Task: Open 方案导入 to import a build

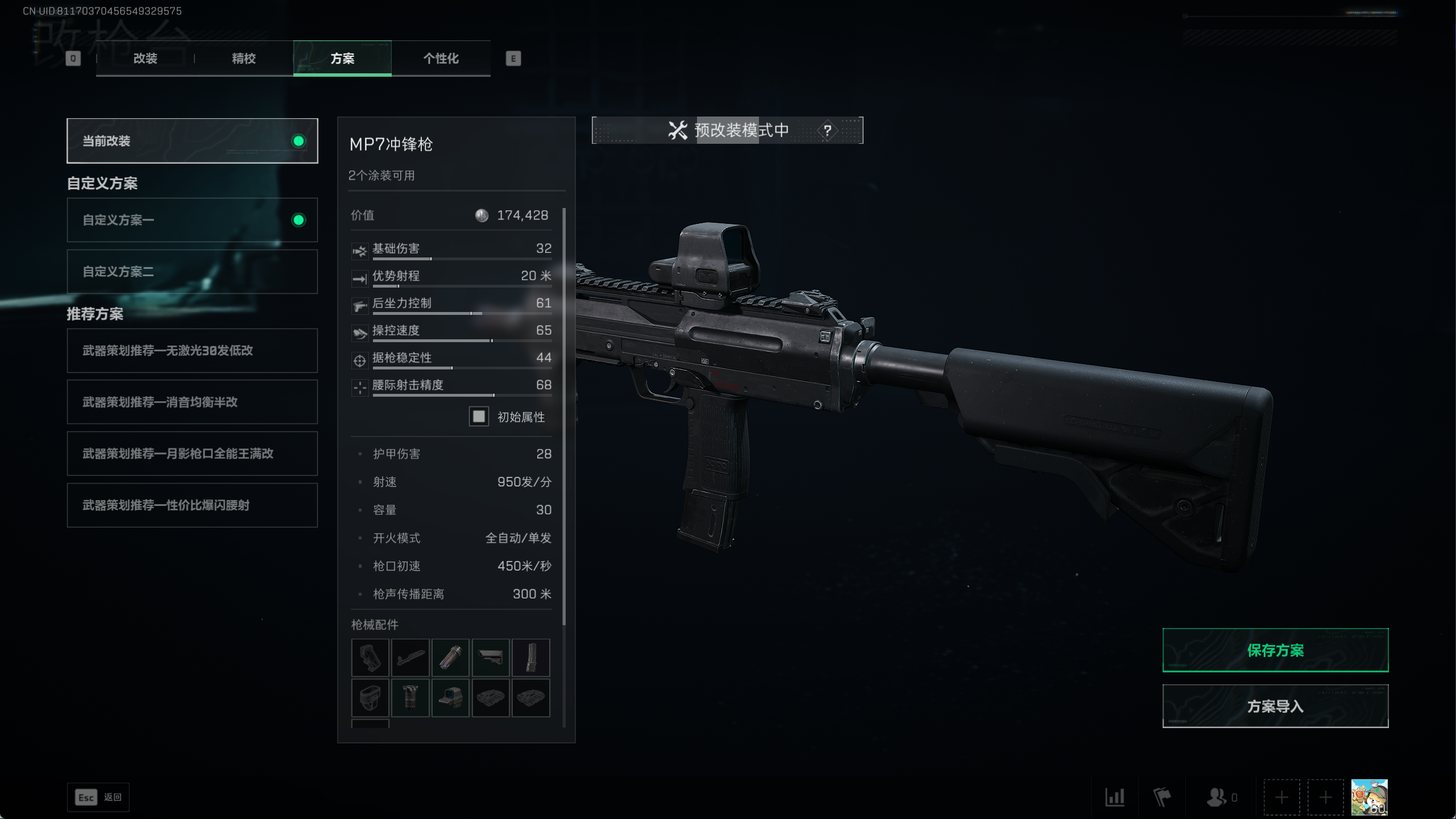Action: (x=1275, y=706)
